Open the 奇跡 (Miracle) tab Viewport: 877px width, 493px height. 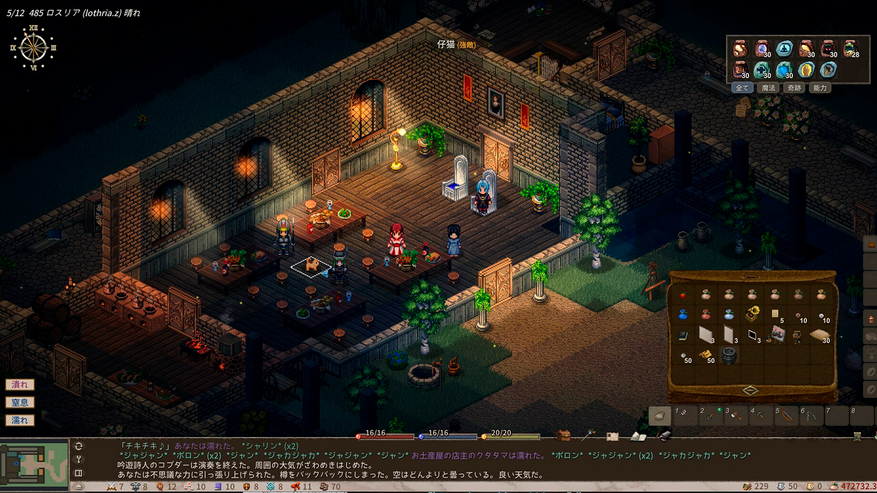[794, 87]
